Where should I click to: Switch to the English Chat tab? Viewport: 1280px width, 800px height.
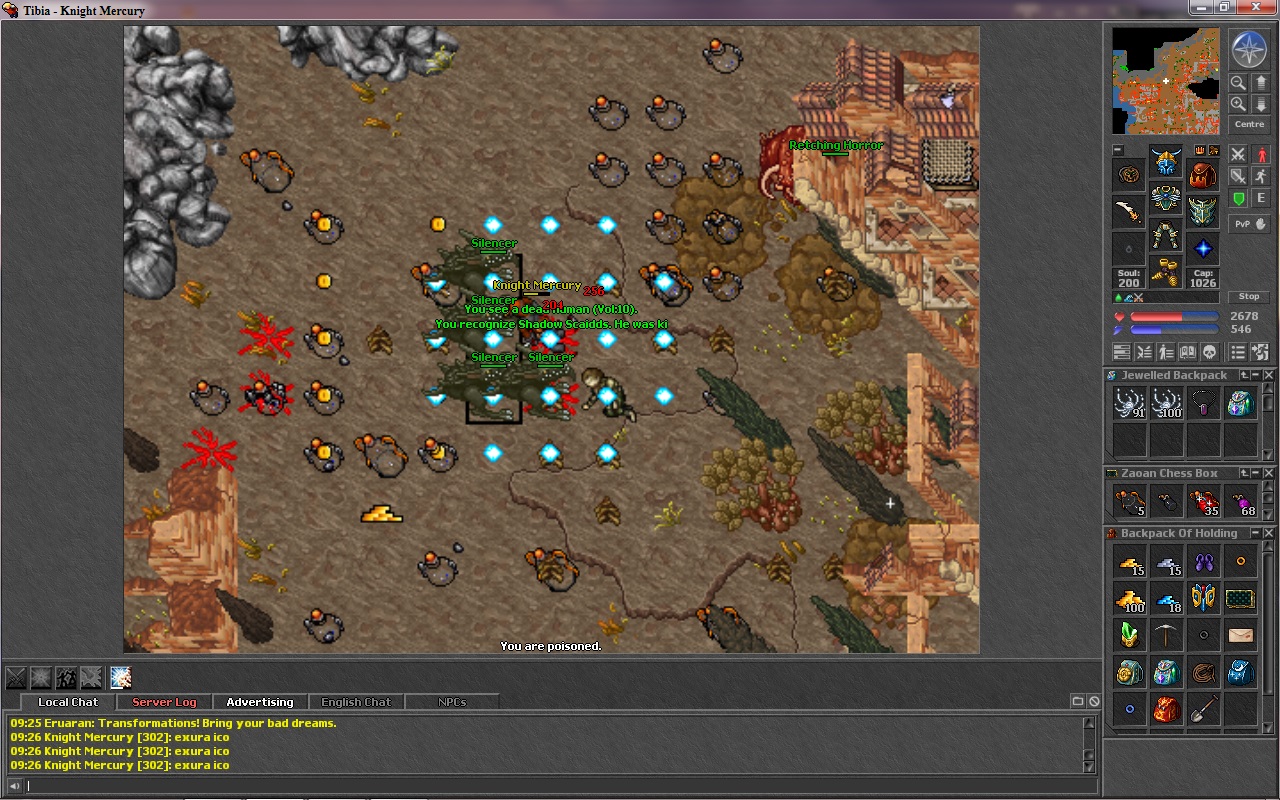[x=356, y=702]
